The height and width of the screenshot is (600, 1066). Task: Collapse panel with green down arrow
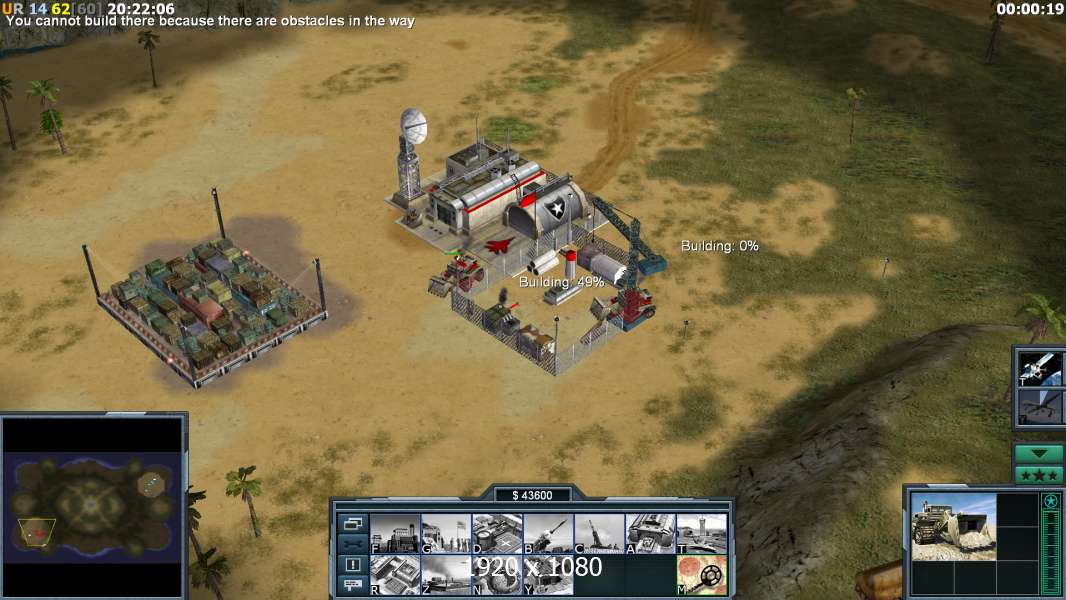click(1039, 453)
